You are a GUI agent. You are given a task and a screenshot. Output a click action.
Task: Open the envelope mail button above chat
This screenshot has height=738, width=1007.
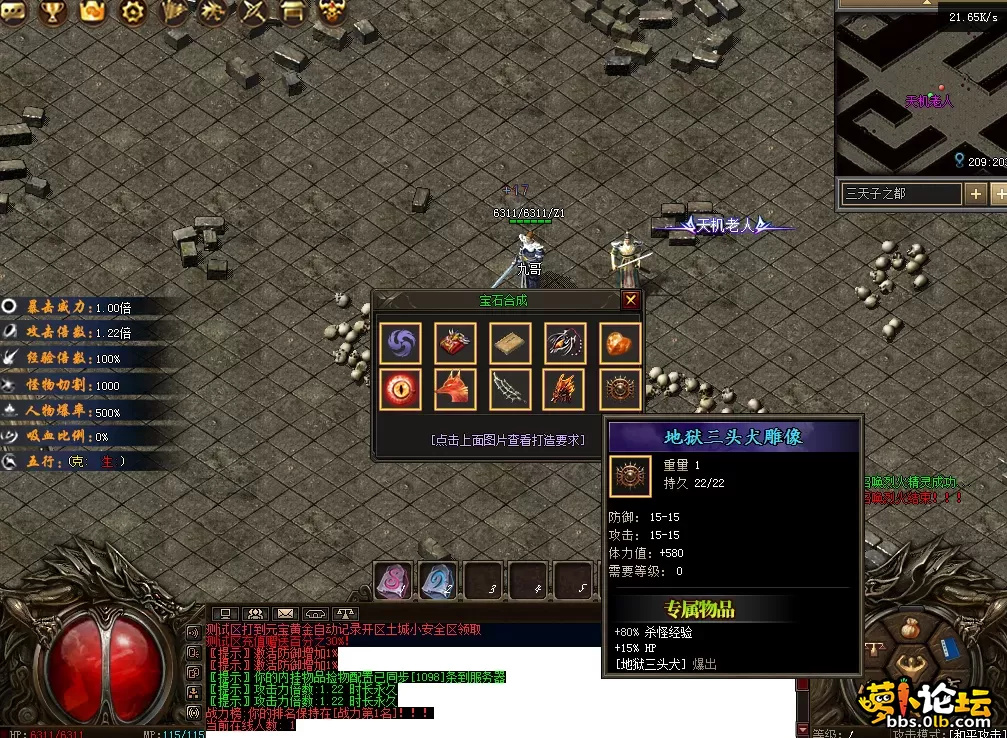[x=285, y=613]
